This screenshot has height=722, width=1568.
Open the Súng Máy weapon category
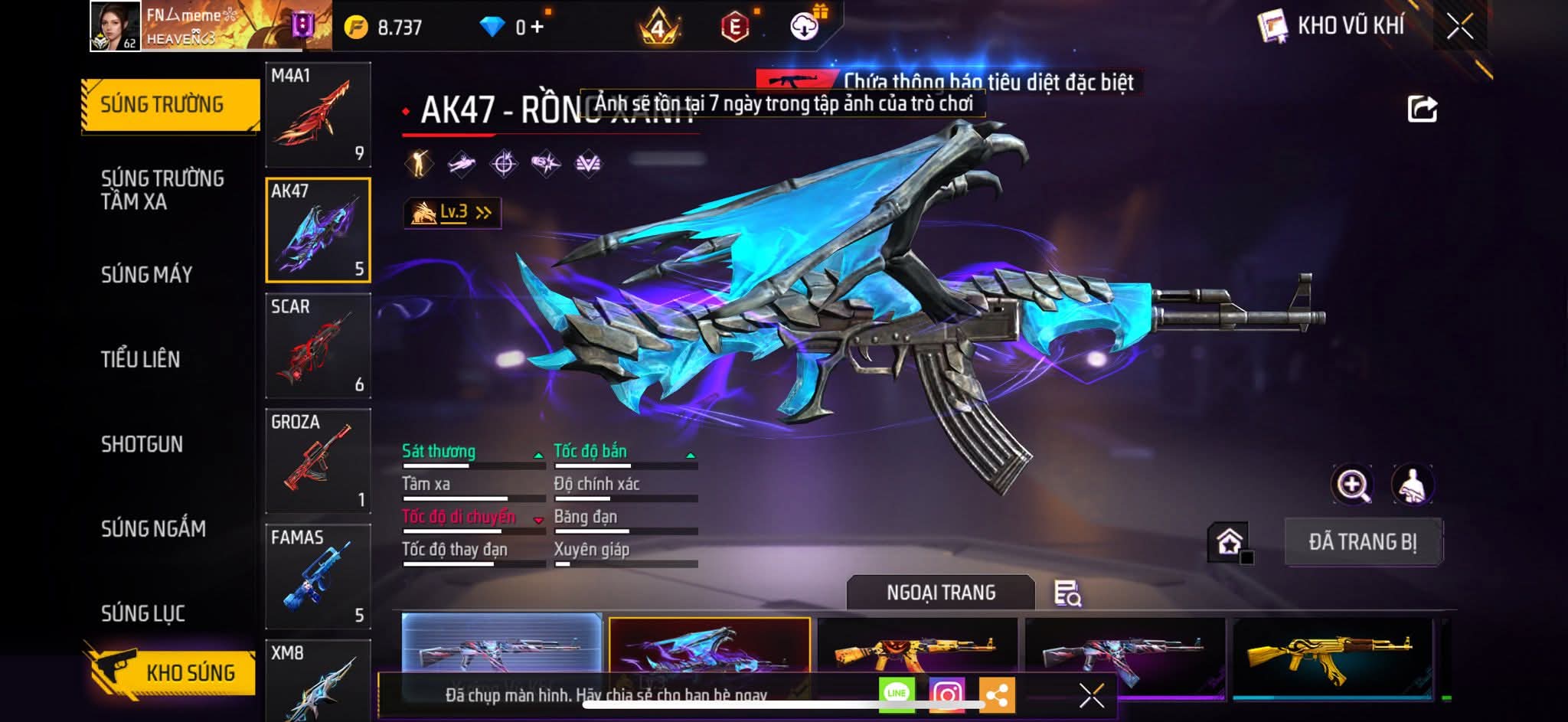point(146,275)
